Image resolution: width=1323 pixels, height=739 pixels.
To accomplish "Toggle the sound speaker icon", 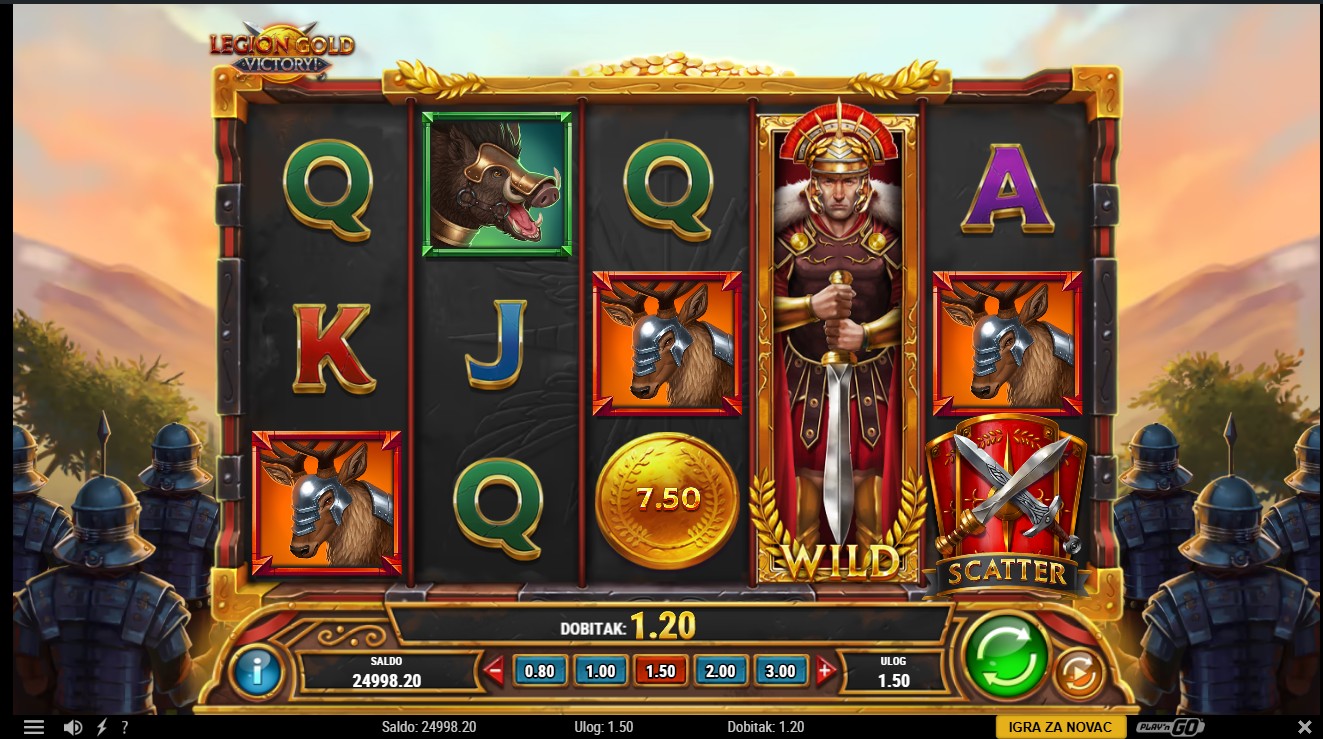I will pyautogui.click(x=72, y=727).
